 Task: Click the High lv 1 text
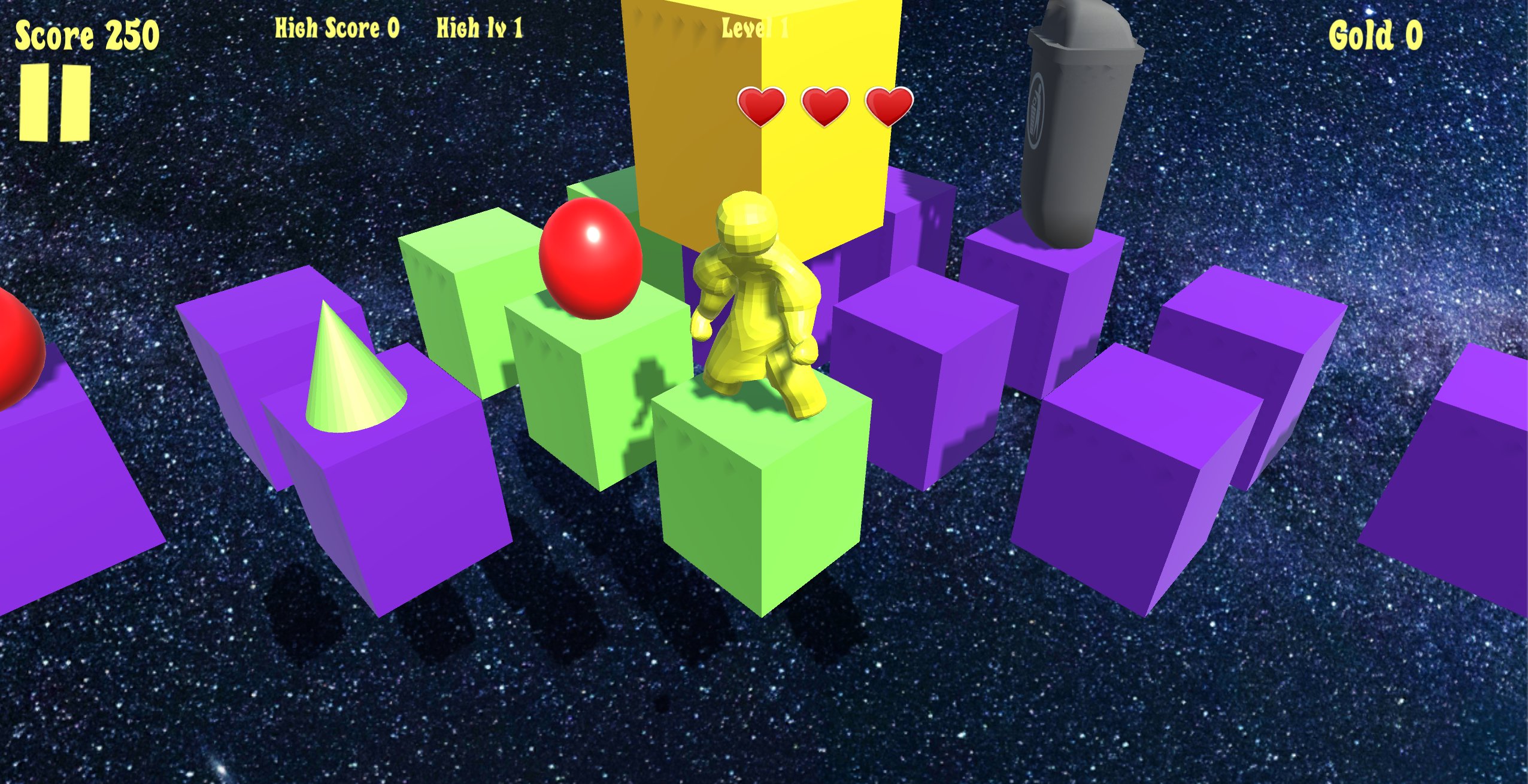pyautogui.click(x=478, y=30)
